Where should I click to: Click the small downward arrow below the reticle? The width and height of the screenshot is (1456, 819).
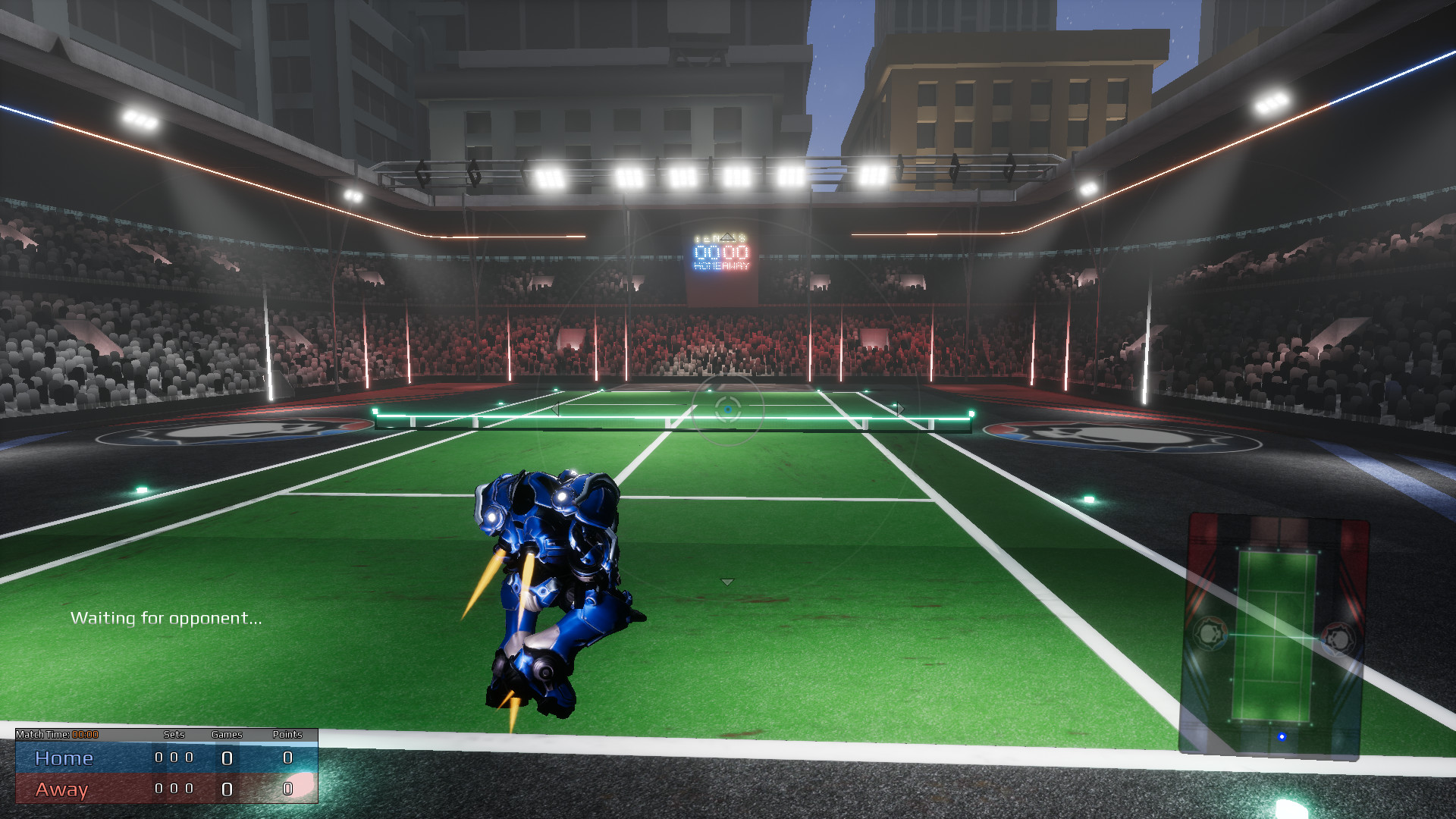pyautogui.click(x=727, y=582)
